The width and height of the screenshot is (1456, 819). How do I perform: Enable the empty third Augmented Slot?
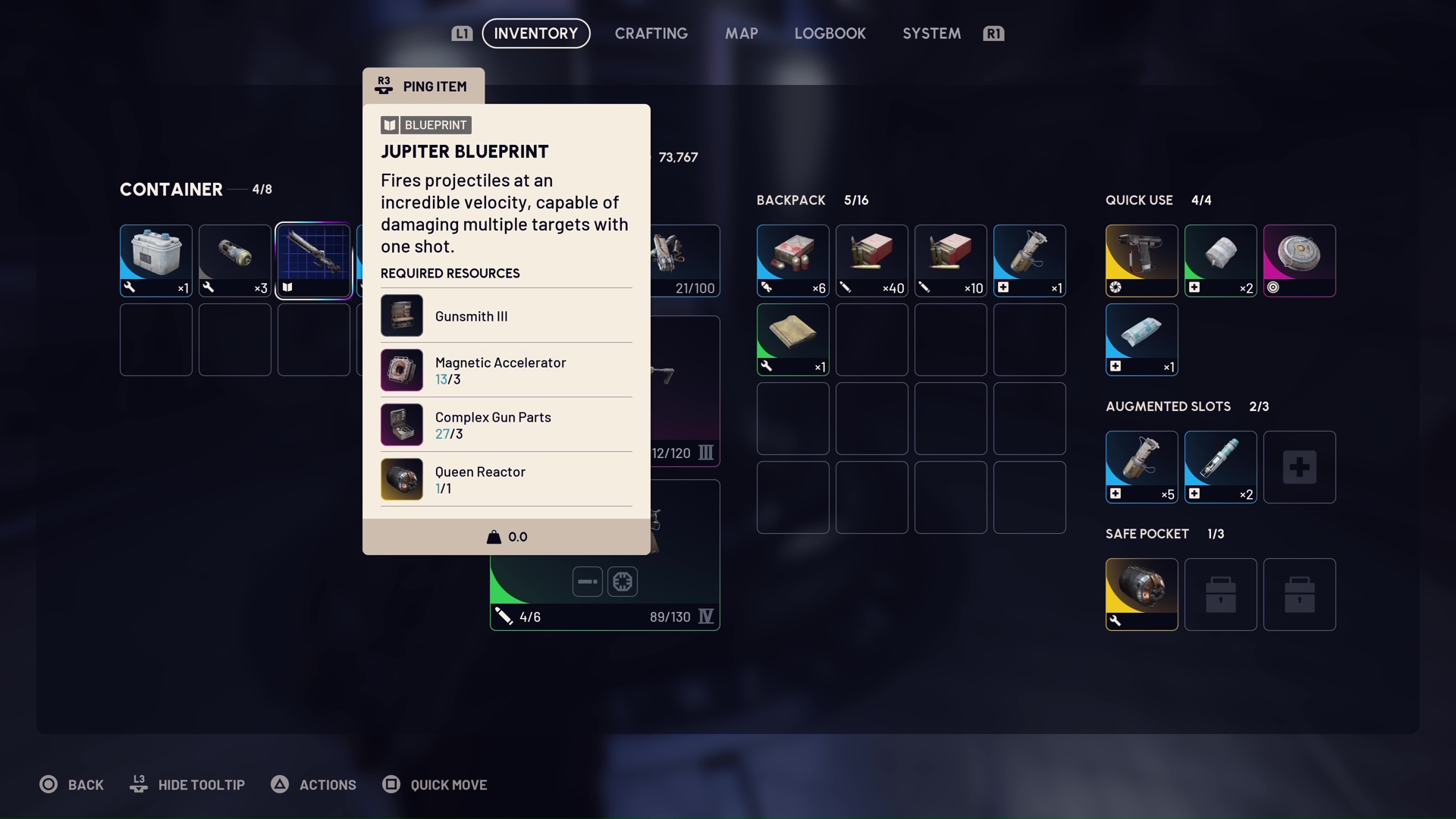[1300, 466]
